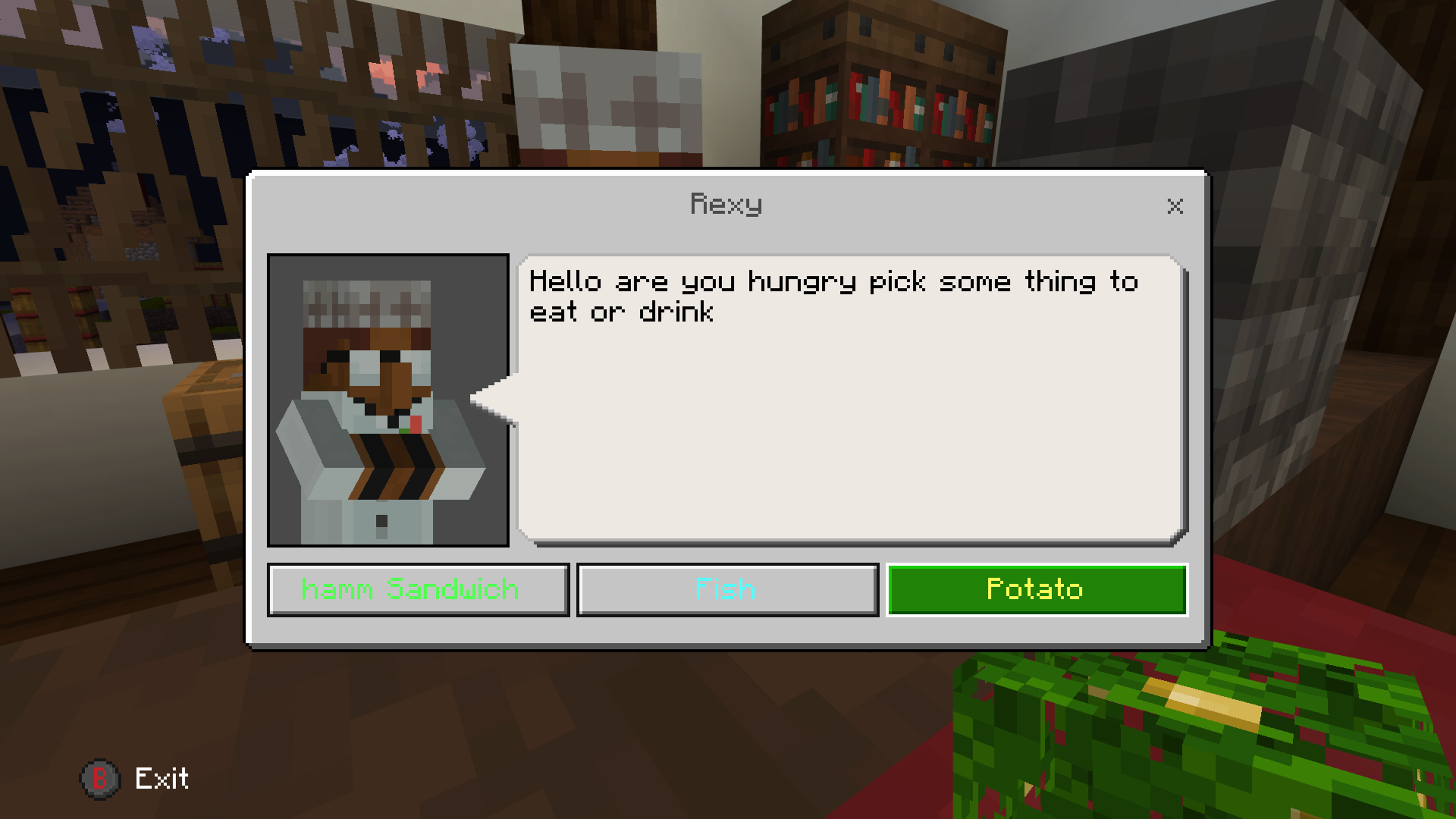Screen dimensions: 1456x819
Task: Choose the hamm Sandwich option
Action: [x=418, y=590]
